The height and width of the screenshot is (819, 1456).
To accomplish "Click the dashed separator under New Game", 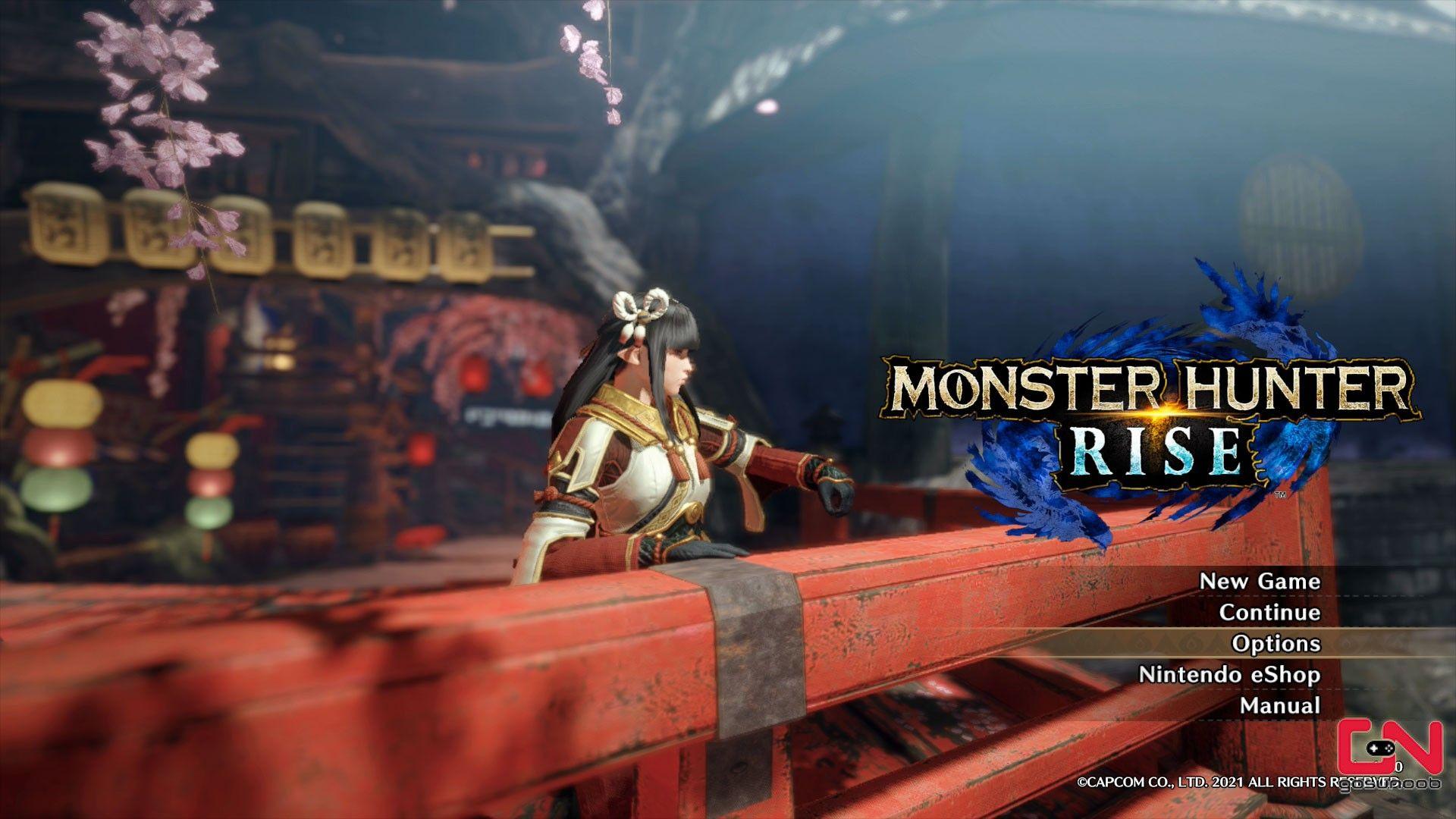I will [x=1289, y=598].
